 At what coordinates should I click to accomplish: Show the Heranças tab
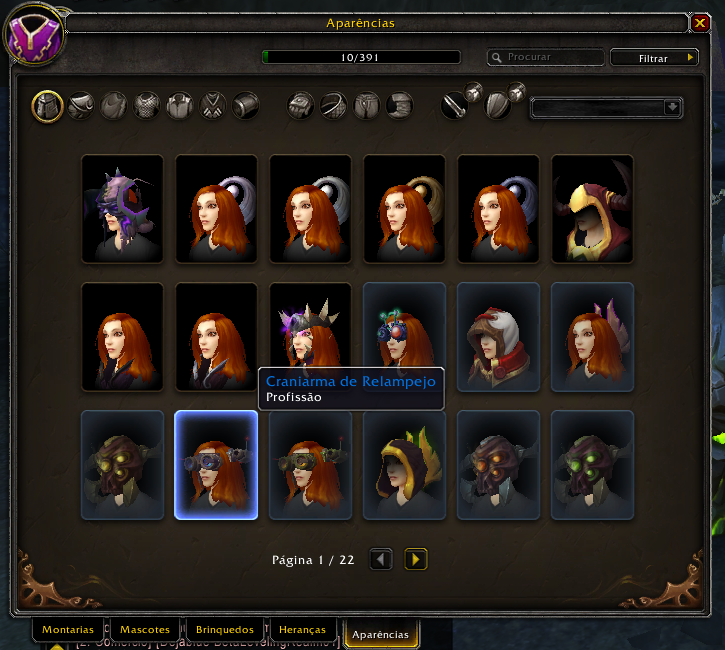[304, 631]
